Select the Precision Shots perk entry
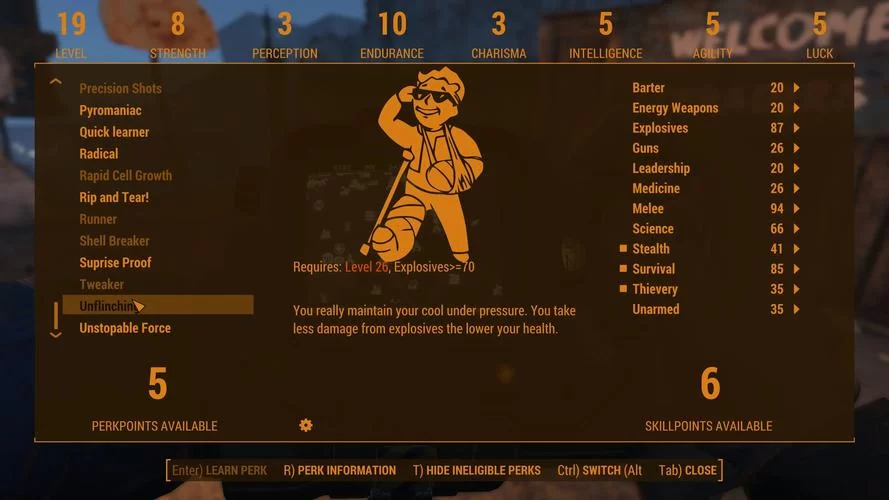Image resolution: width=889 pixels, height=500 pixels. pyautogui.click(x=120, y=88)
